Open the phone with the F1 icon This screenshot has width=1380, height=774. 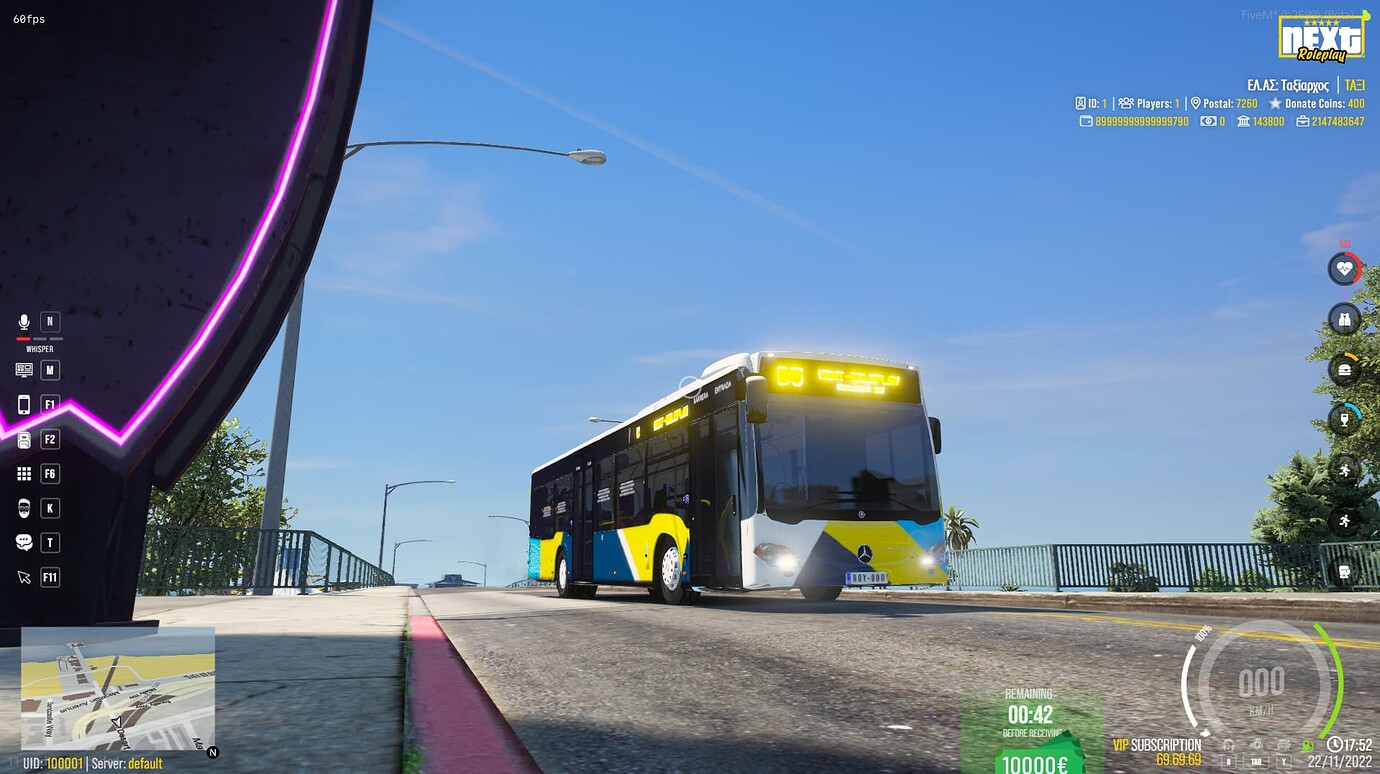(x=22, y=404)
